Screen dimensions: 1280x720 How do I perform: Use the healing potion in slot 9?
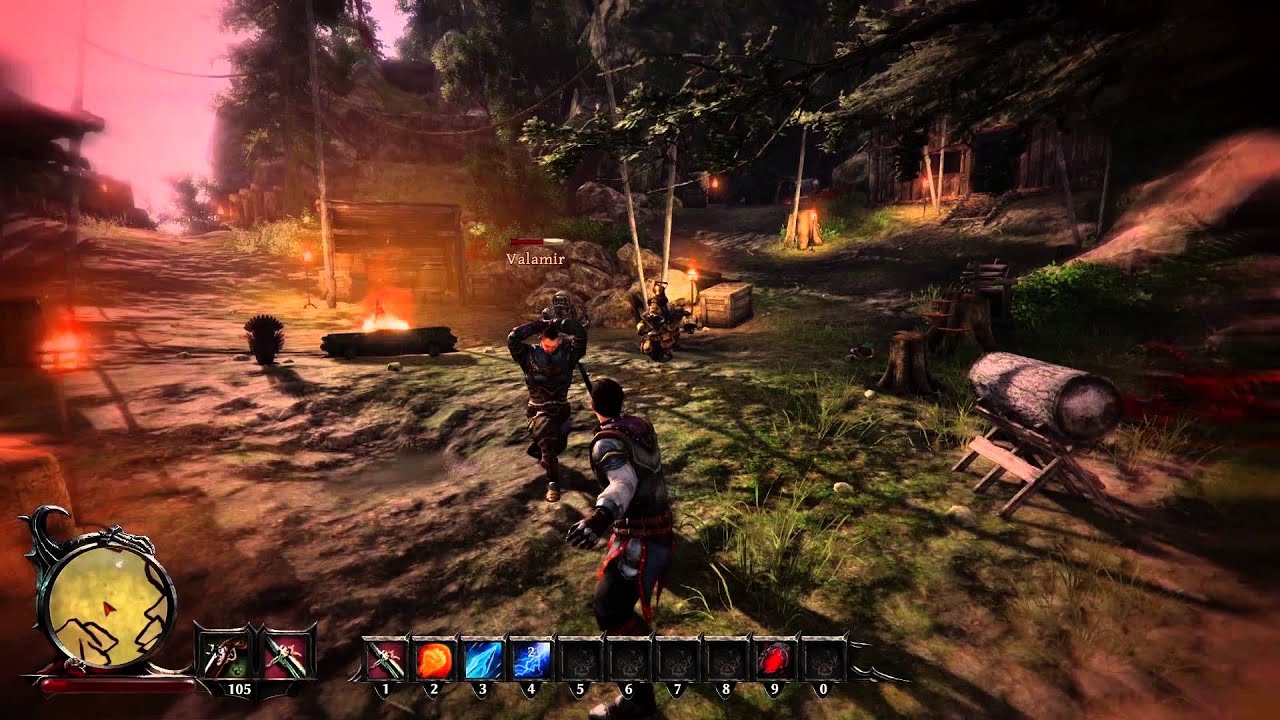coord(775,661)
